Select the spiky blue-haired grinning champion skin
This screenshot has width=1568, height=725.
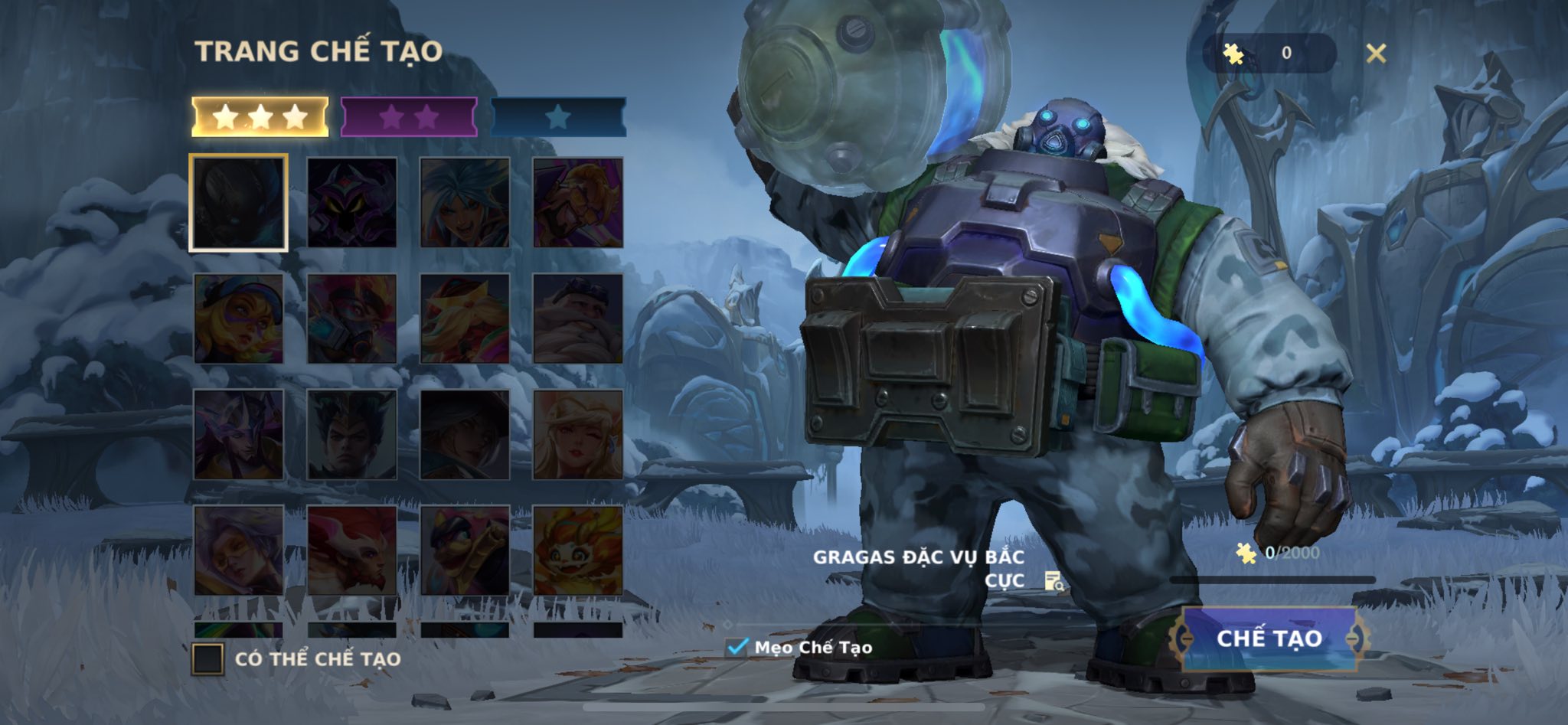coord(465,203)
